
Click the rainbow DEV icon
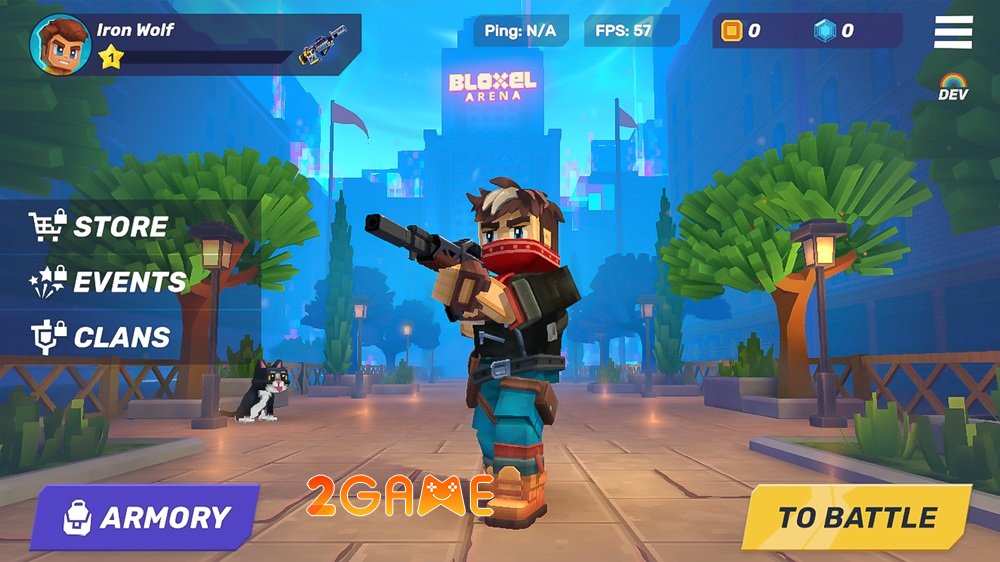pyautogui.click(x=953, y=86)
